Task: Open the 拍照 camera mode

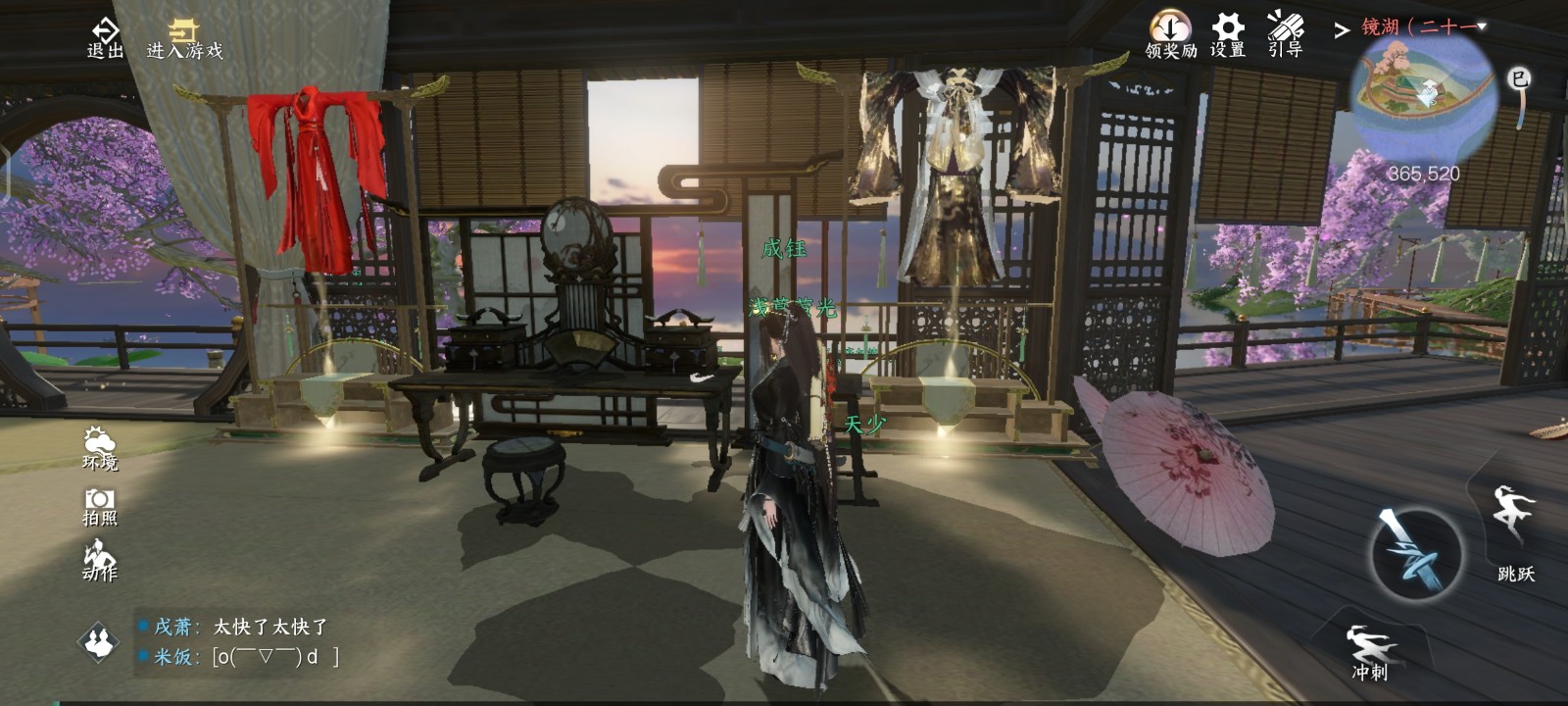Action: click(99, 506)
